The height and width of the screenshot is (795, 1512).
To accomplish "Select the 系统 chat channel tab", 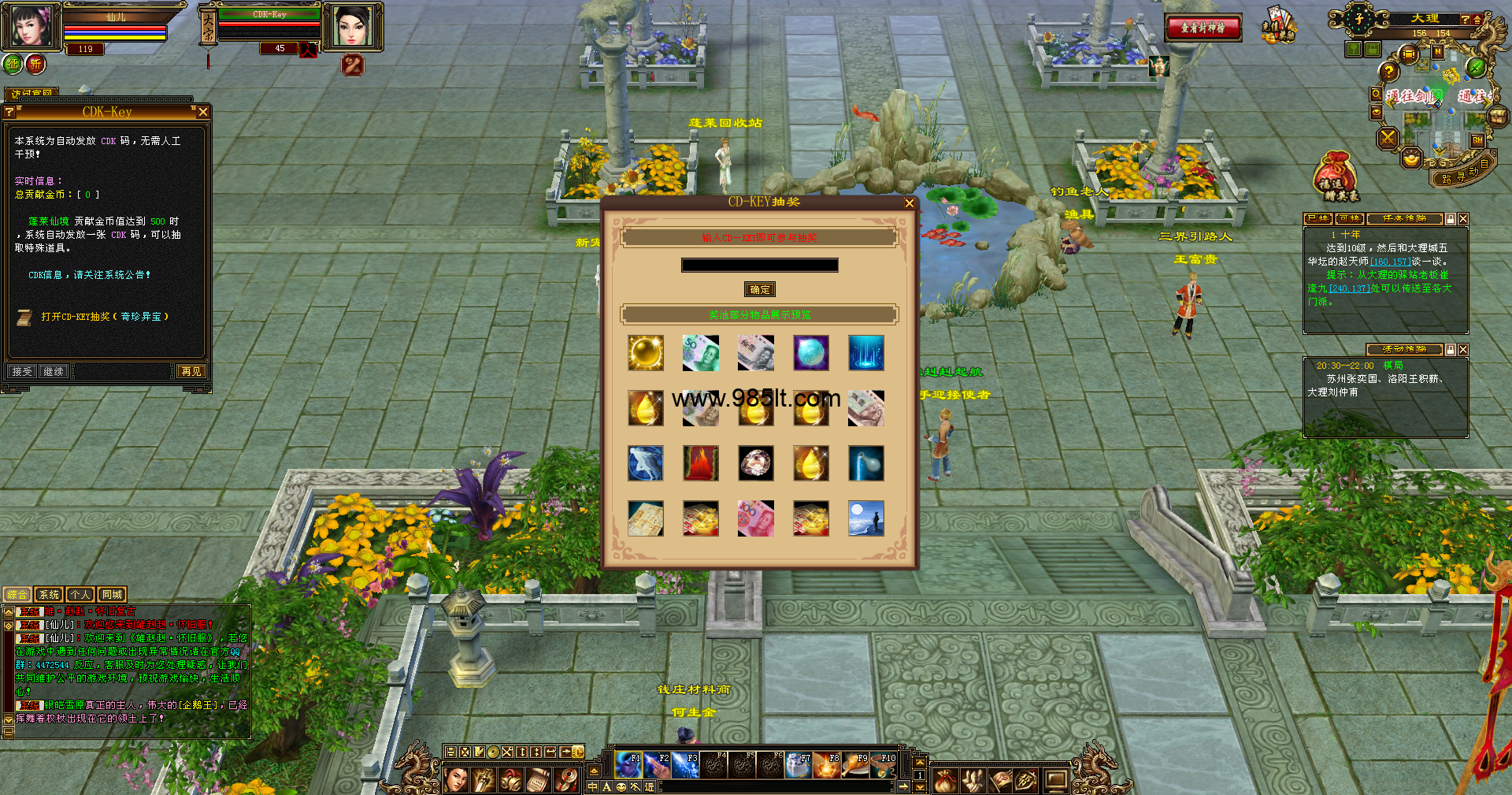I will pyautogui.click(x=49, y=595).
